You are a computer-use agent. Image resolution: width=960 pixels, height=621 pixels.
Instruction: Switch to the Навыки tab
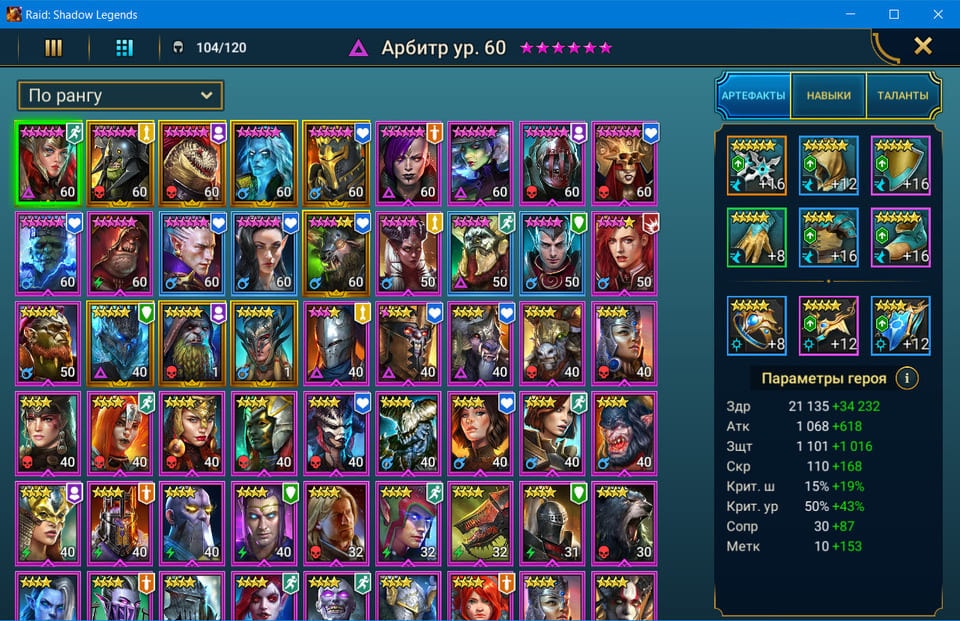point(828,96)
